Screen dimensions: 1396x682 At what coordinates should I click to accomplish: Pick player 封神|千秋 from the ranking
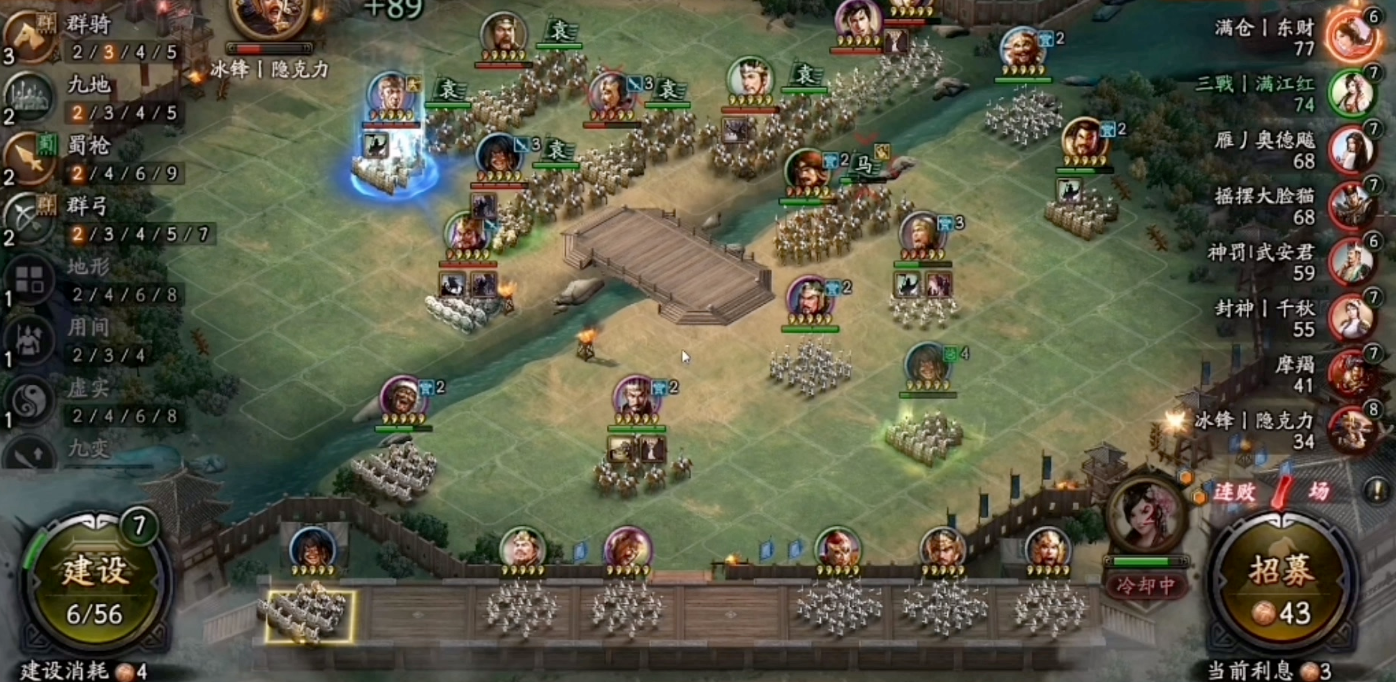coord(1350,318)
